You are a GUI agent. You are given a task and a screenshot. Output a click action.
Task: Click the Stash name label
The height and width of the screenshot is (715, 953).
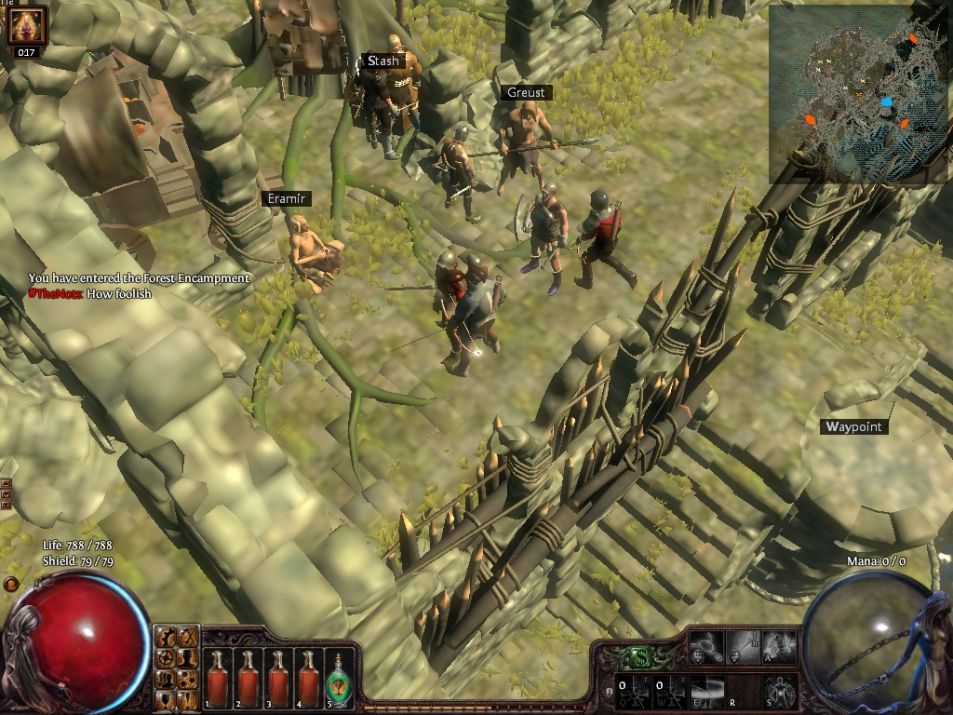(383, 61)
